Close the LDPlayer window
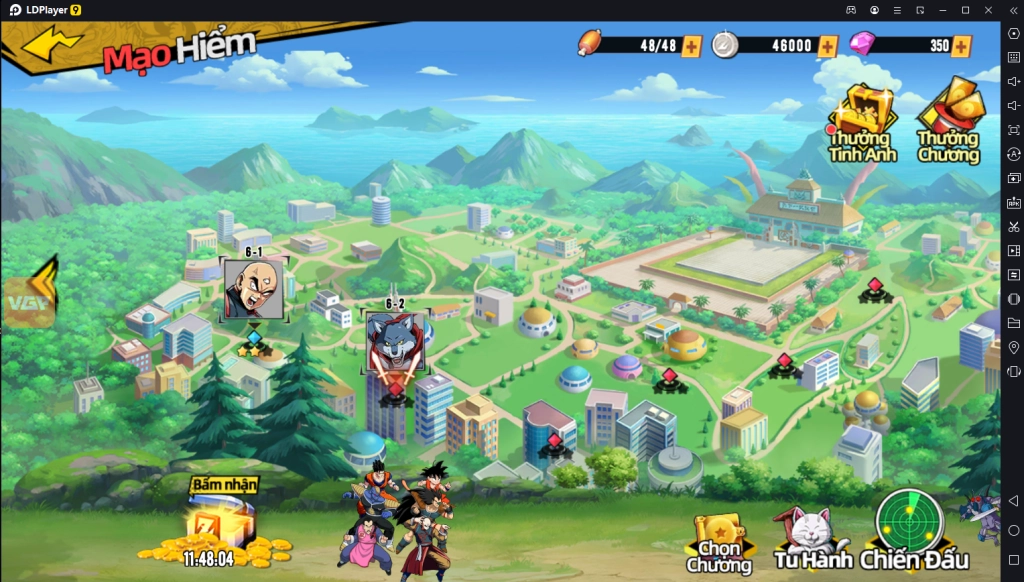This screenshot has height=582, width=1024. [989, 9]
